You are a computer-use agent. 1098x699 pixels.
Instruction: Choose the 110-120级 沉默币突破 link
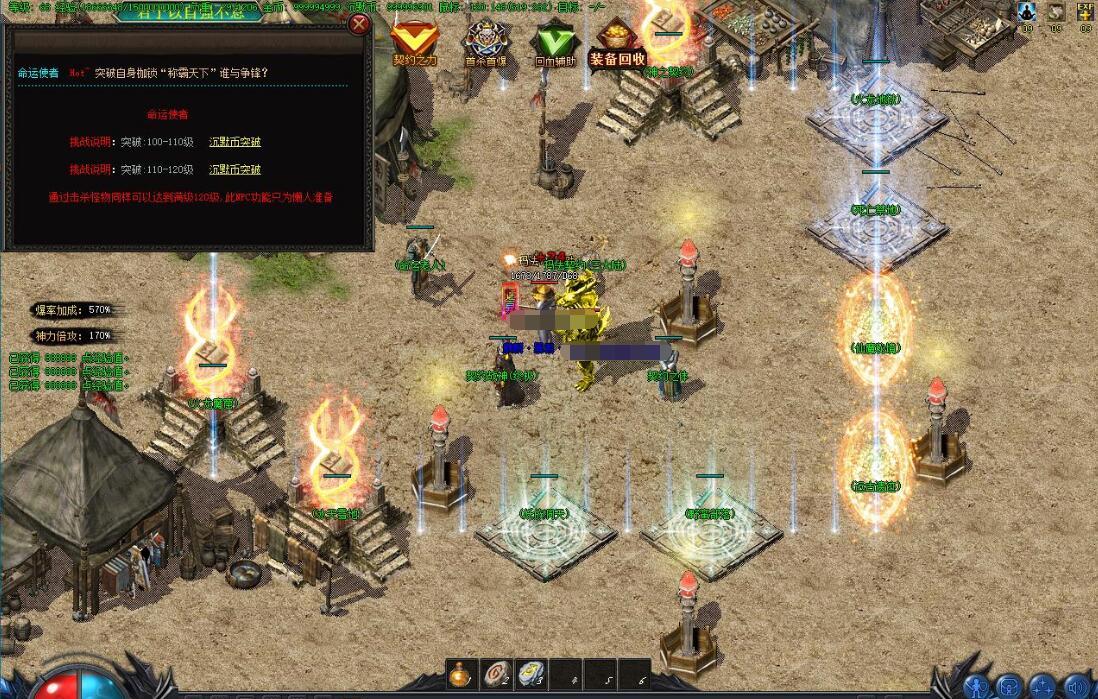click(x=235, y=170)
